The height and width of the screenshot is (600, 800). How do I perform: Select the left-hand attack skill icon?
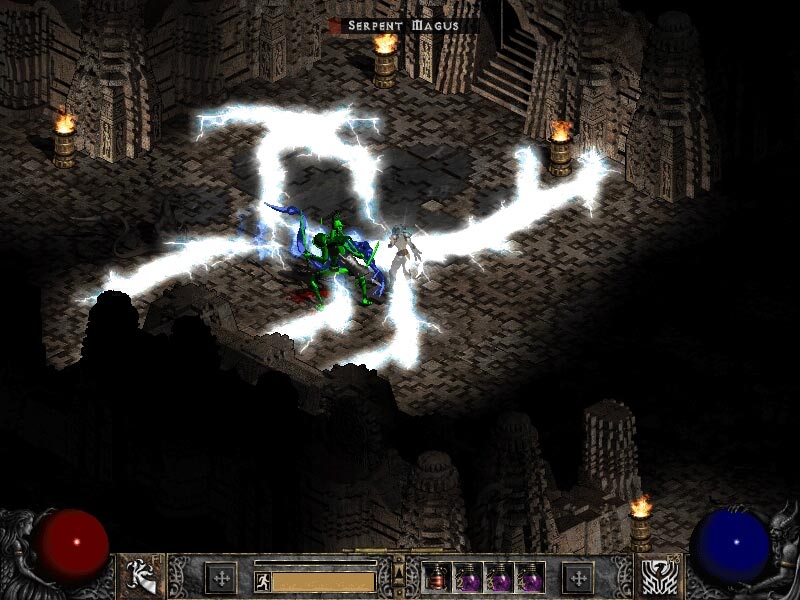(x=141, y=575)
